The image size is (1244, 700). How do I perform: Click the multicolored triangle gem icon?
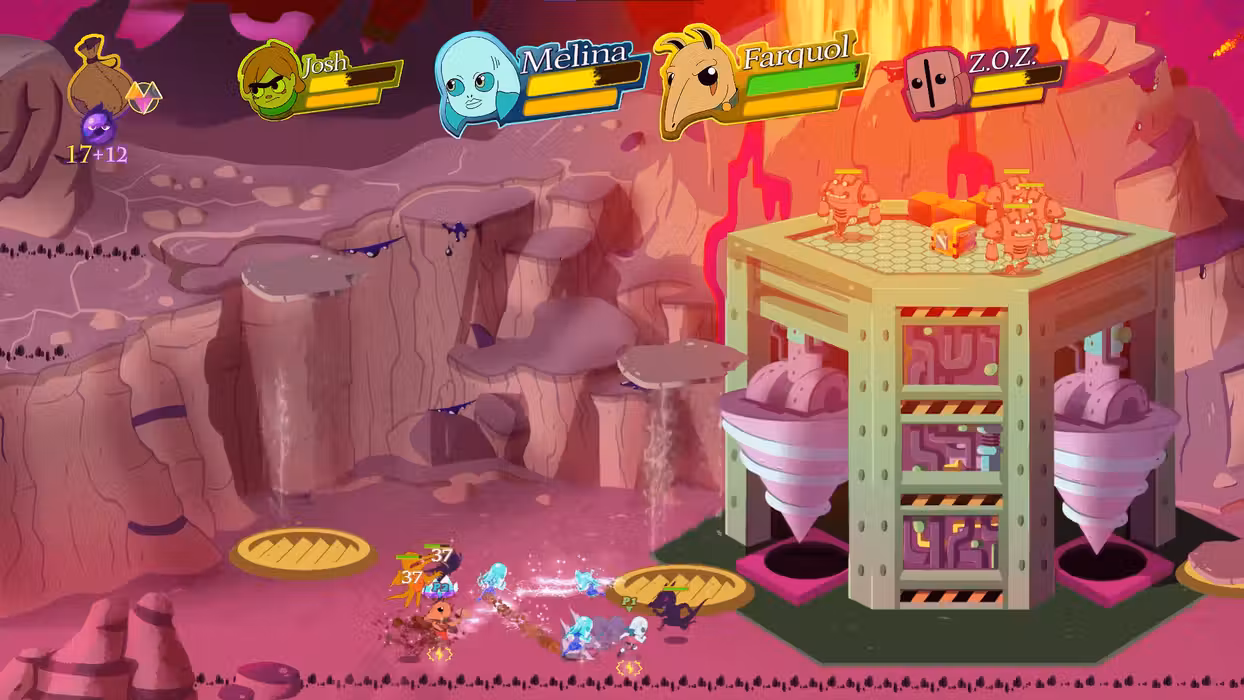143,97
